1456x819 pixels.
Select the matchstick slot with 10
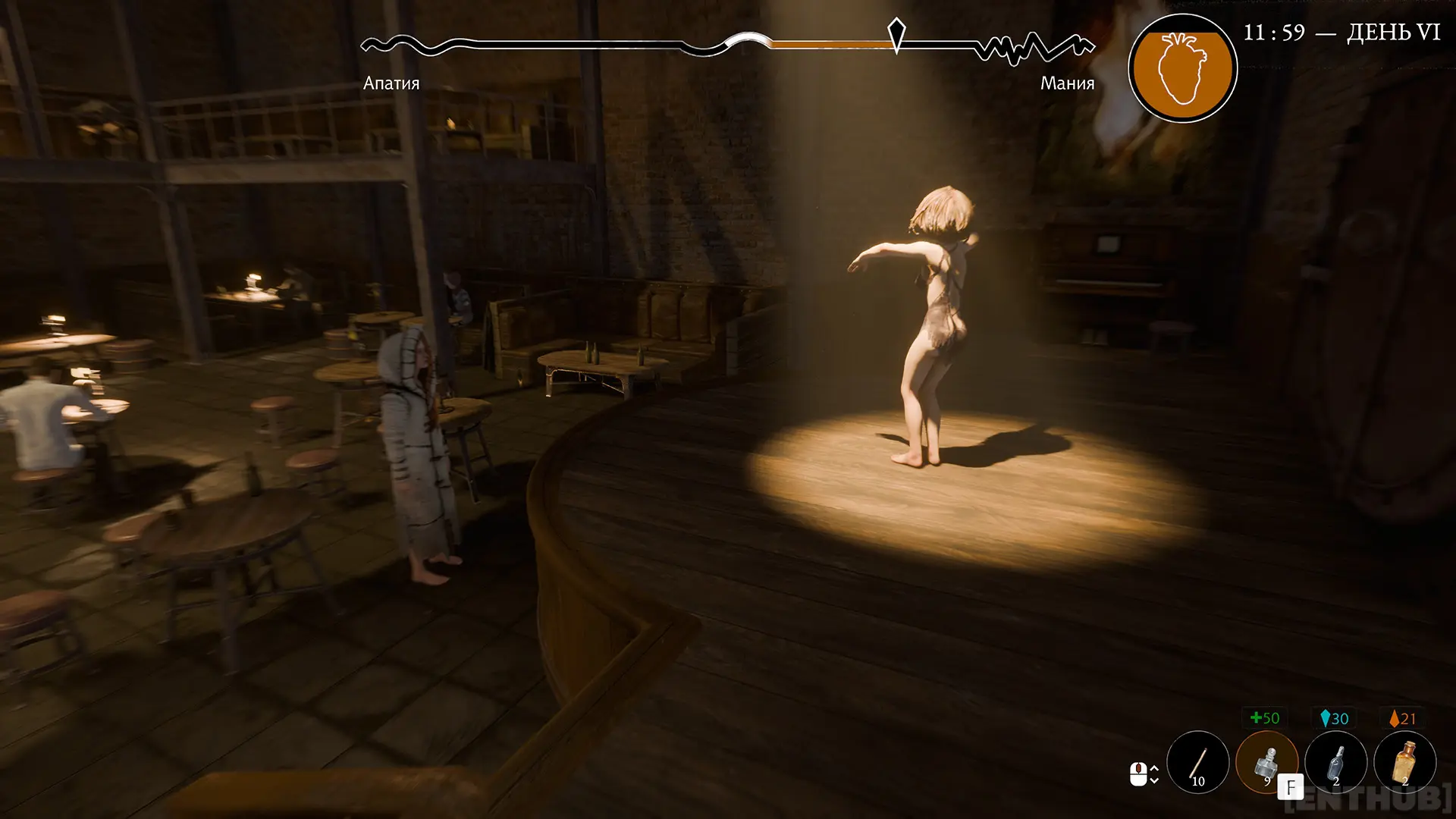coord(1198,762)
